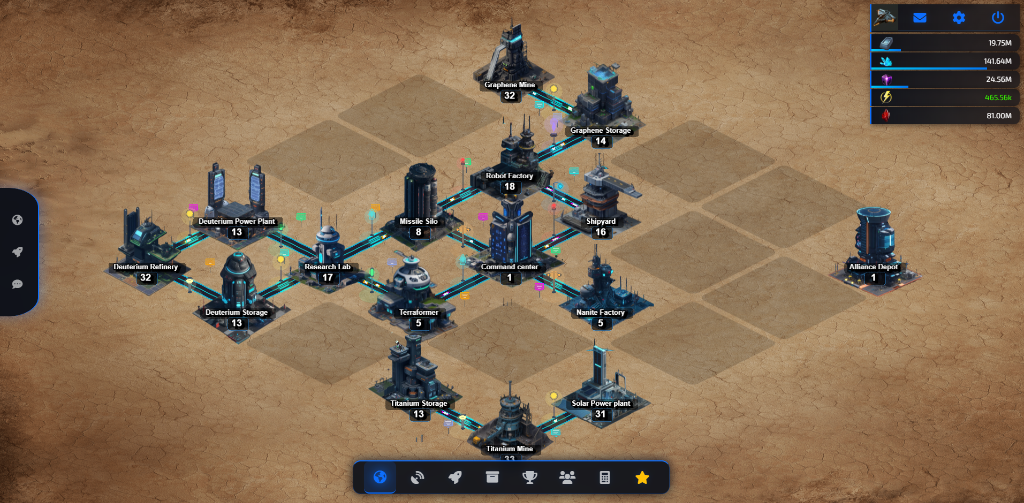1024x503 pixels.
Task: Open the people group alliance icon
Action: point(567,477)
